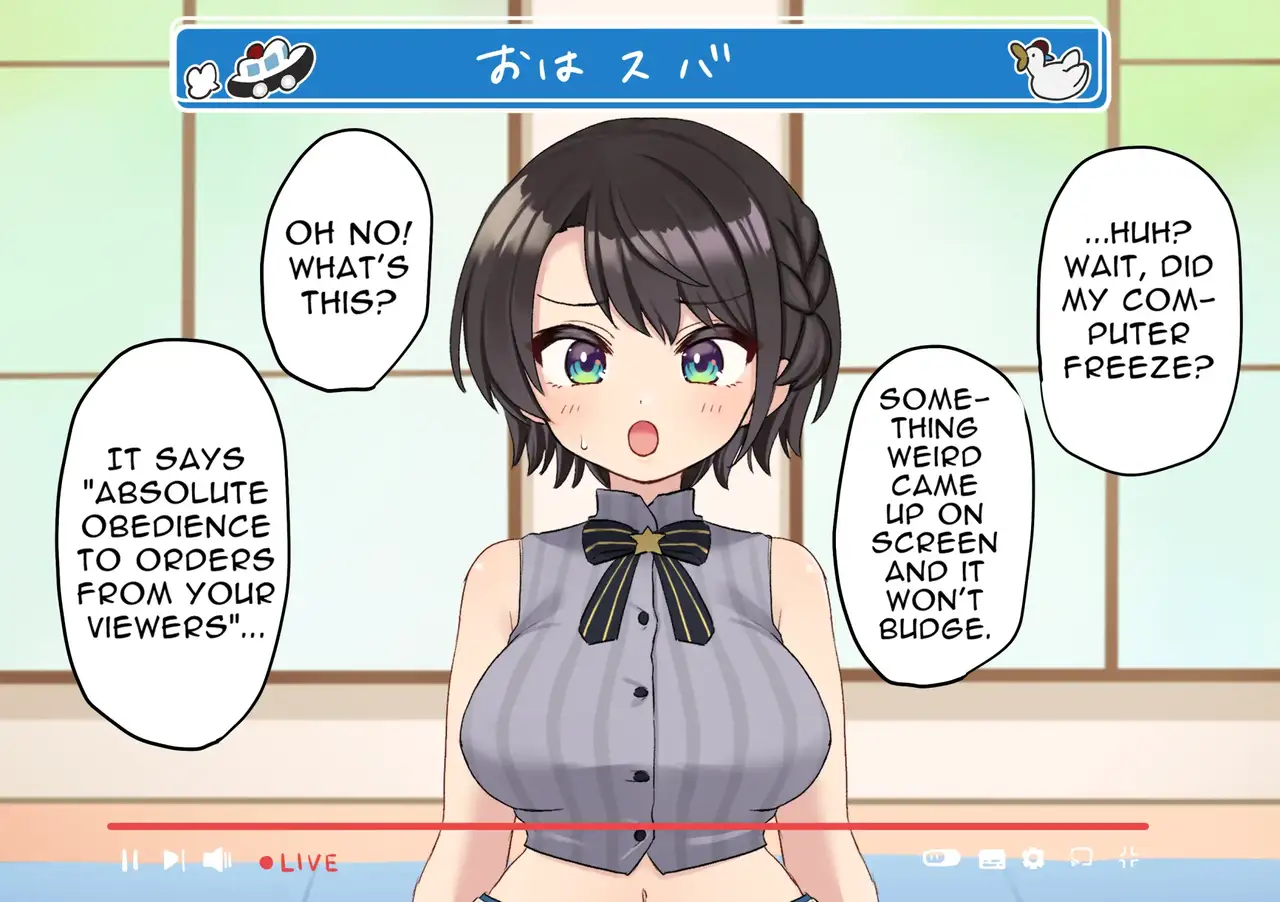Screen dimensions: 1280x902
Task: Pause the live stream
Action: point(130,859)
